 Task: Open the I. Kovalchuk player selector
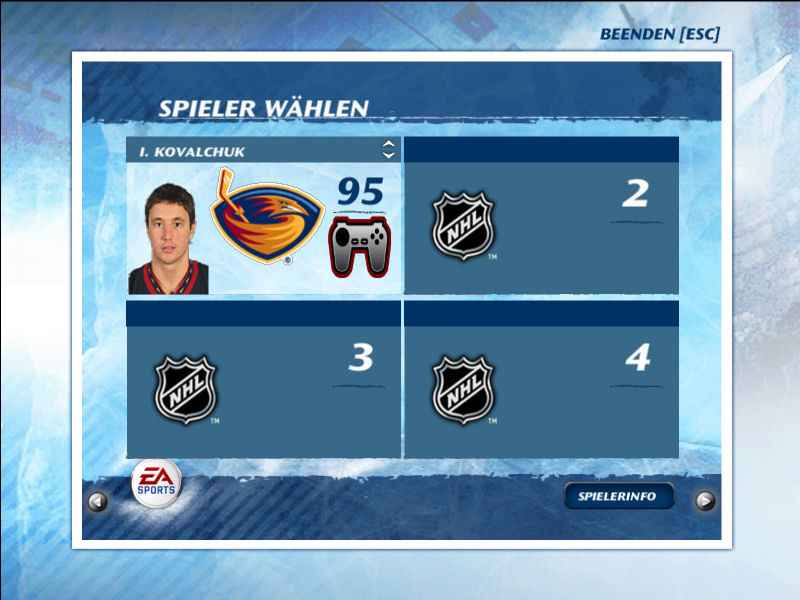coord(388,150)
